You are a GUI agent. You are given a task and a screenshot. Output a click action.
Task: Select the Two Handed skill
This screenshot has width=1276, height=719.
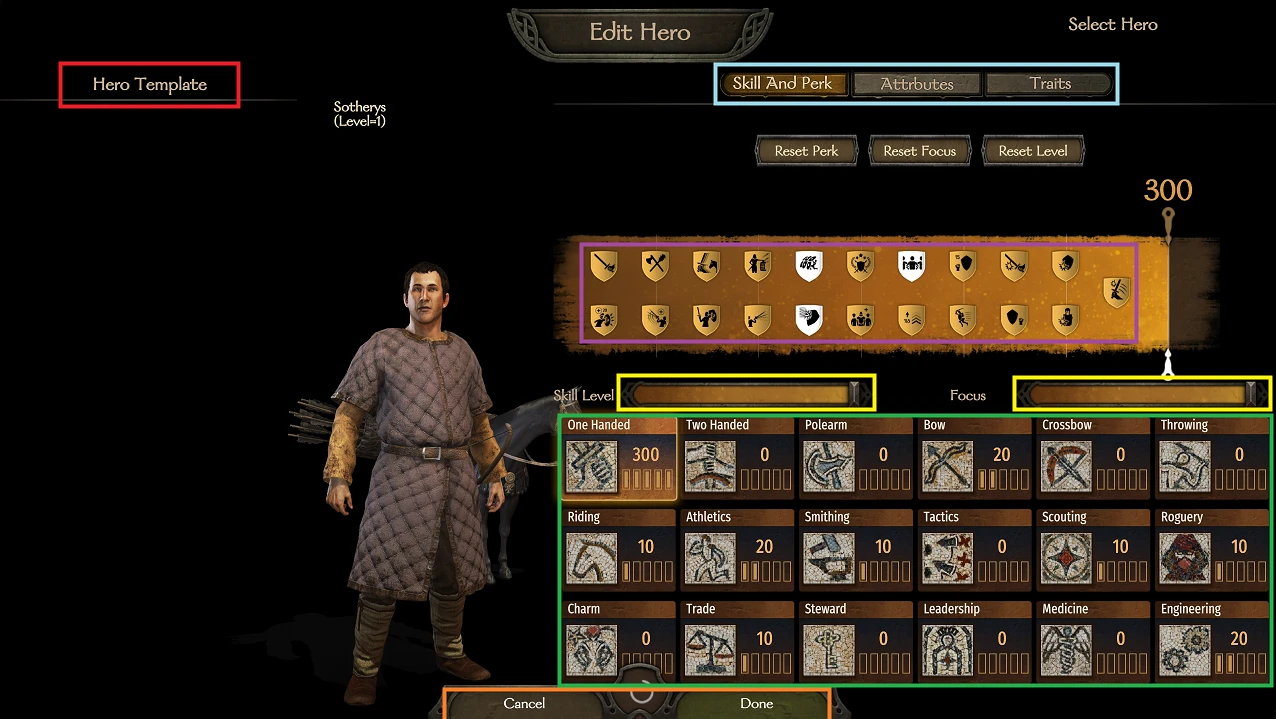point(736,458)
